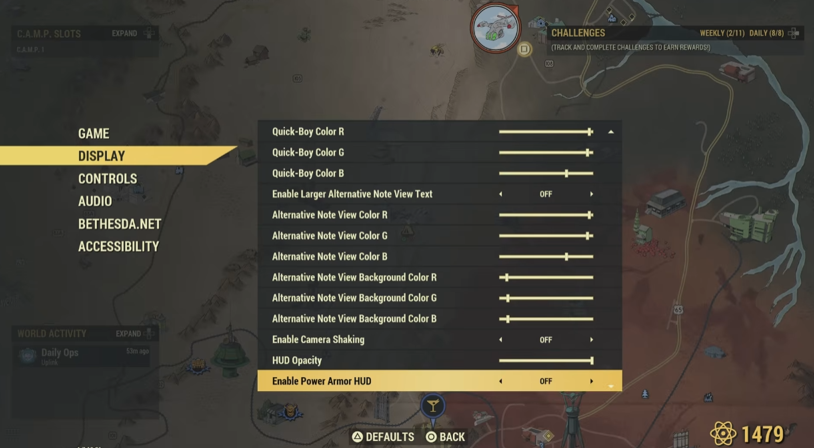Screen dimensions: 814x448
Task: Click the settings list scroll-up arrow
Action: [x=610, y=132]
